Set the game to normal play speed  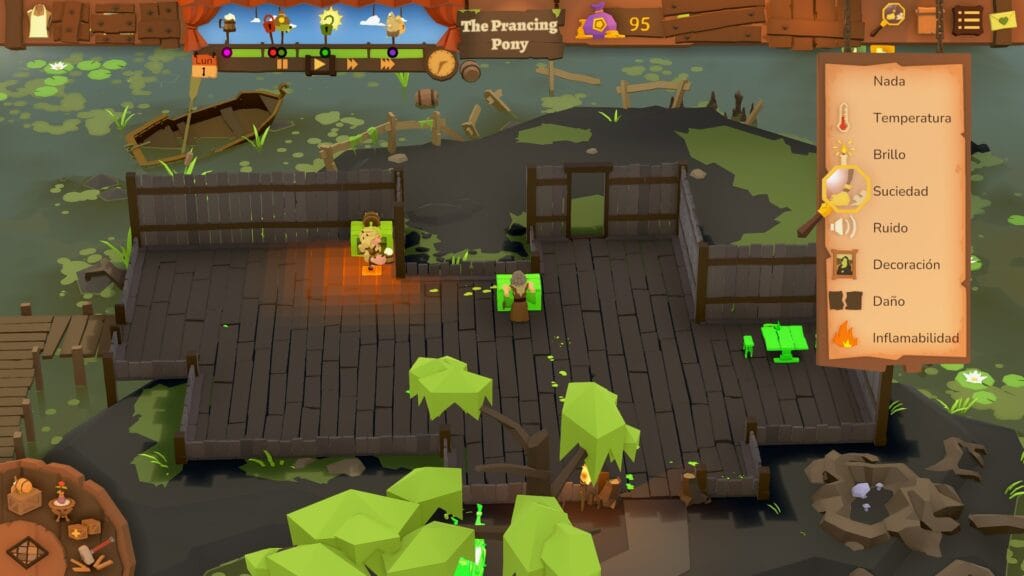[x=320, y=64]
